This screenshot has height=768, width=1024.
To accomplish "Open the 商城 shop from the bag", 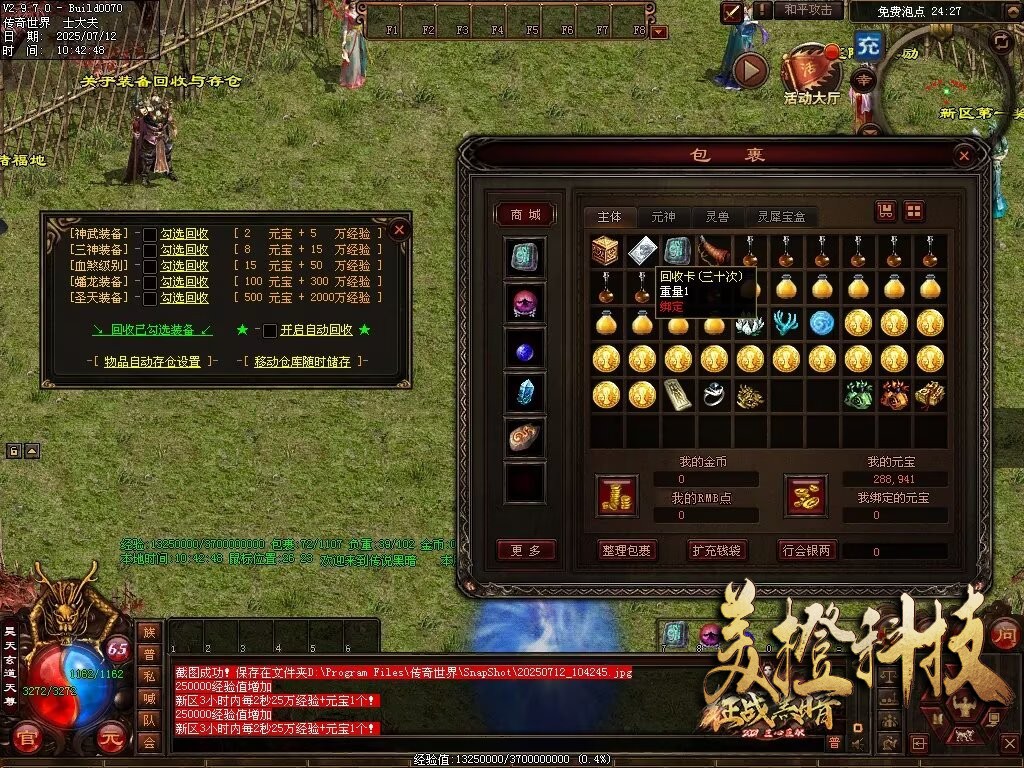I will tap(525, 215).
